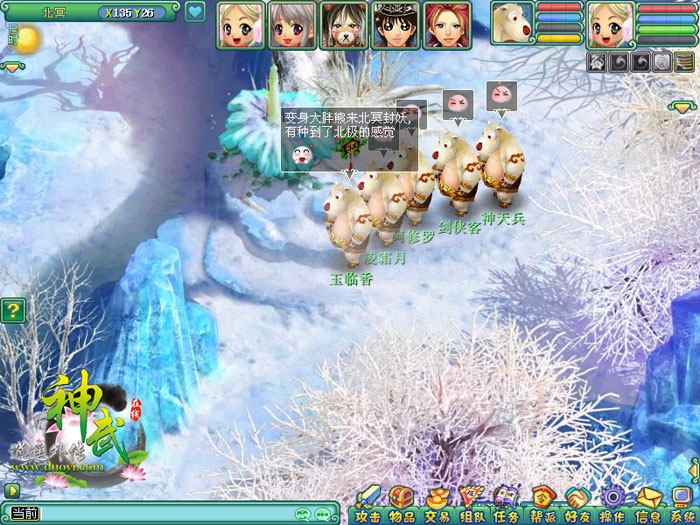Viewport: 700px width, 525px height.
Task: Open the 物品 (Items) treasure chest
Action: [x=402, y=504]
